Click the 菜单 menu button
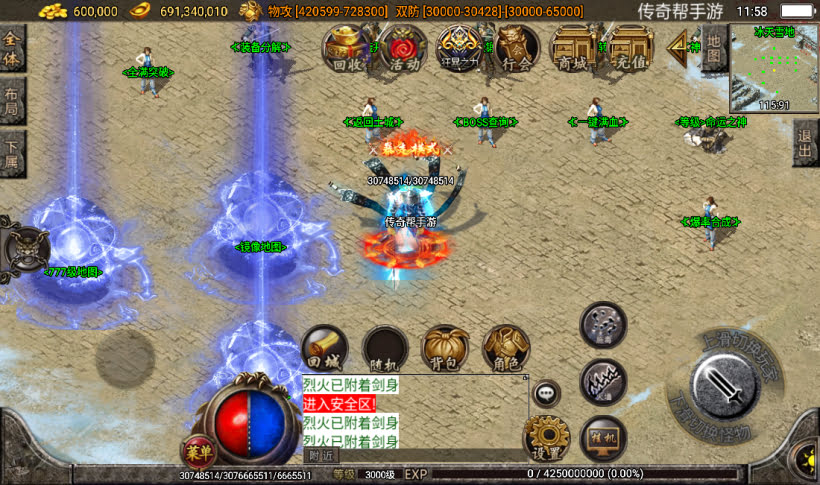820x485 pixels. tap(198, 451)
